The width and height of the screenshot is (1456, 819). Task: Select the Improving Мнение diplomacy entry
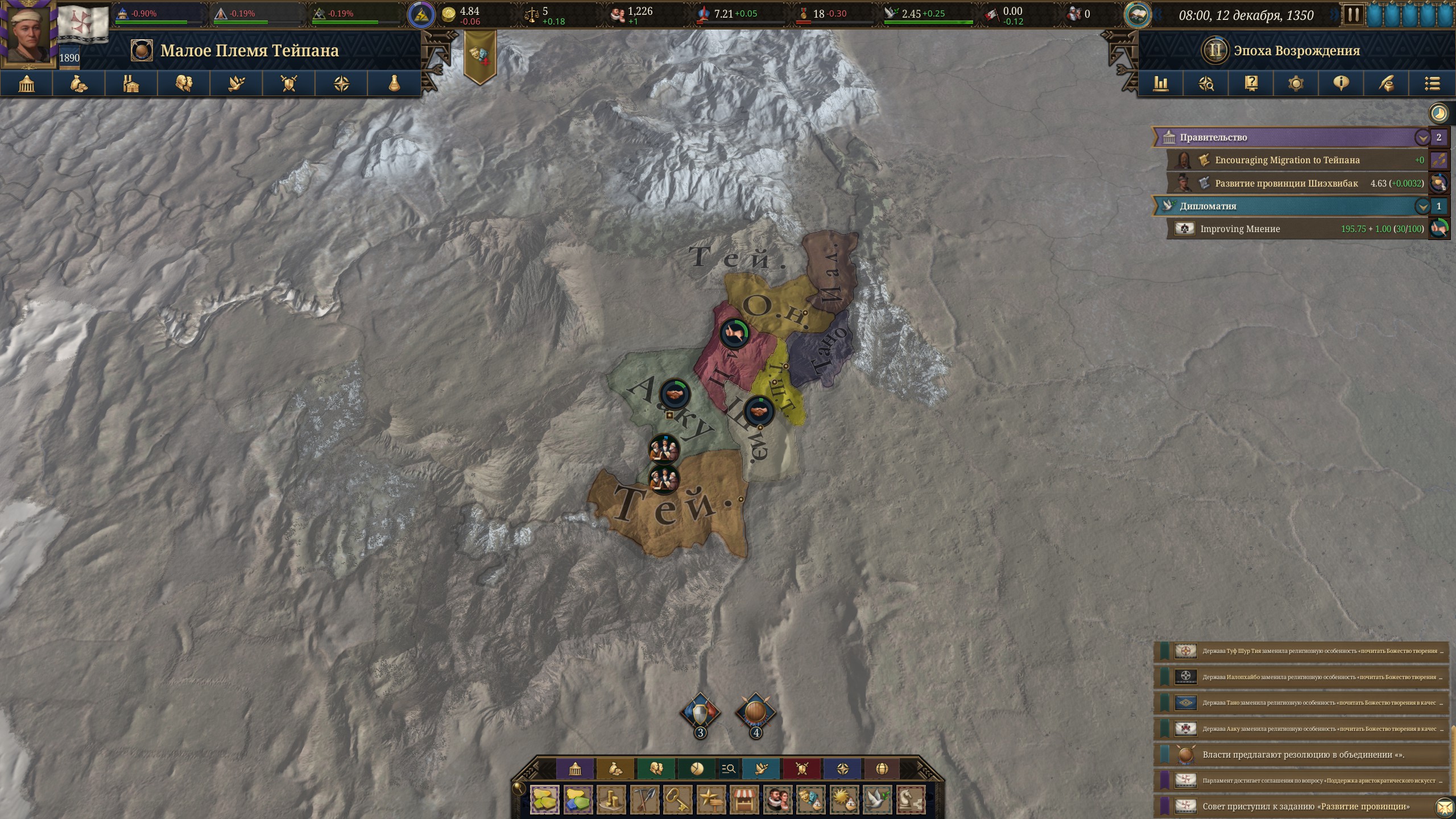1240,229
